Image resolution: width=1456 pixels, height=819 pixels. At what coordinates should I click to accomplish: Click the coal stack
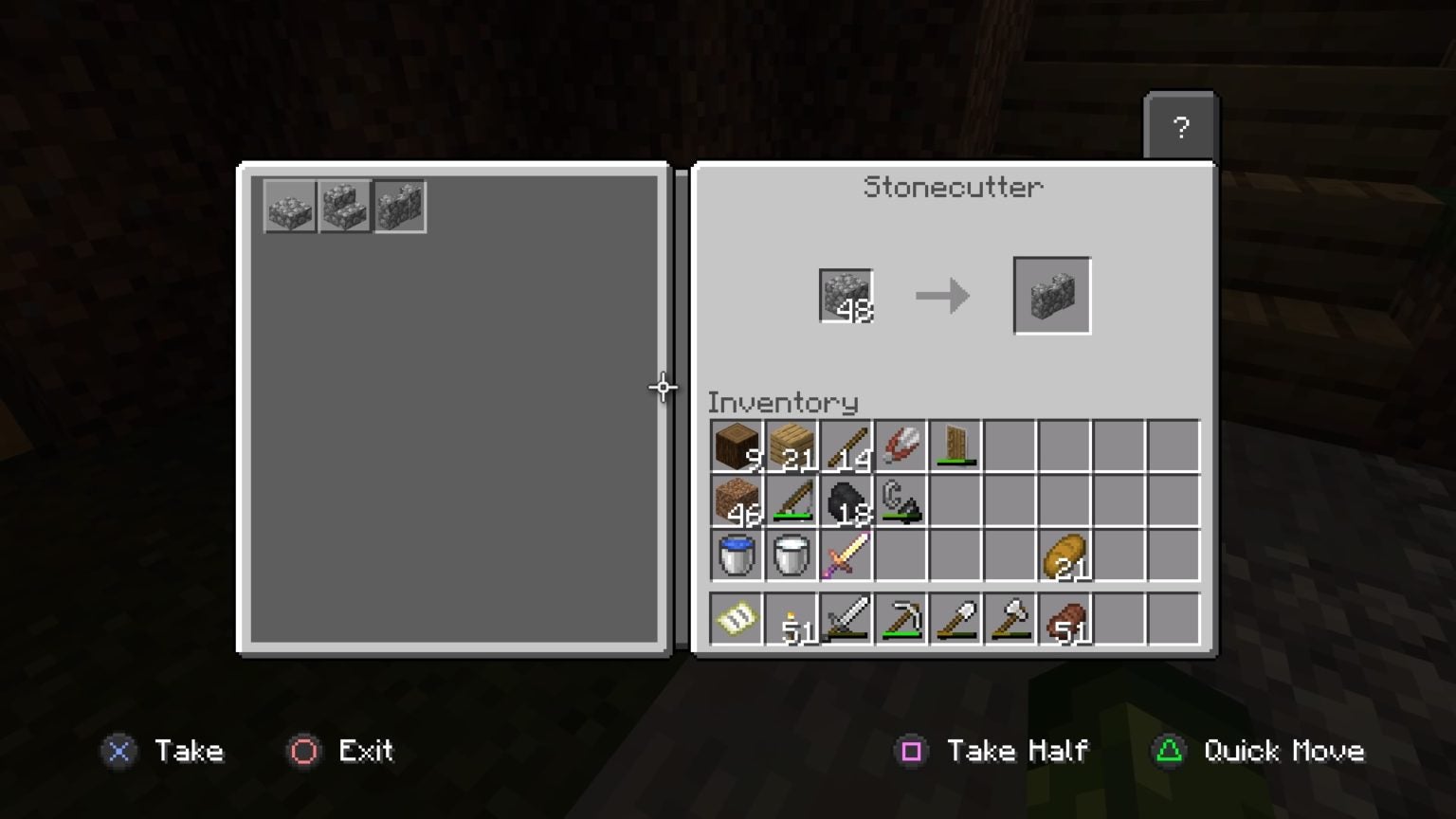pyautogui.click(x=846, y=500)
